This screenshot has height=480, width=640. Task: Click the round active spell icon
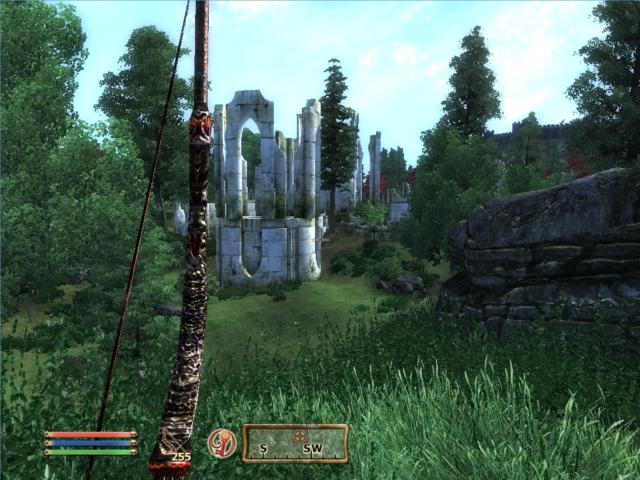(x=222, y=443)
